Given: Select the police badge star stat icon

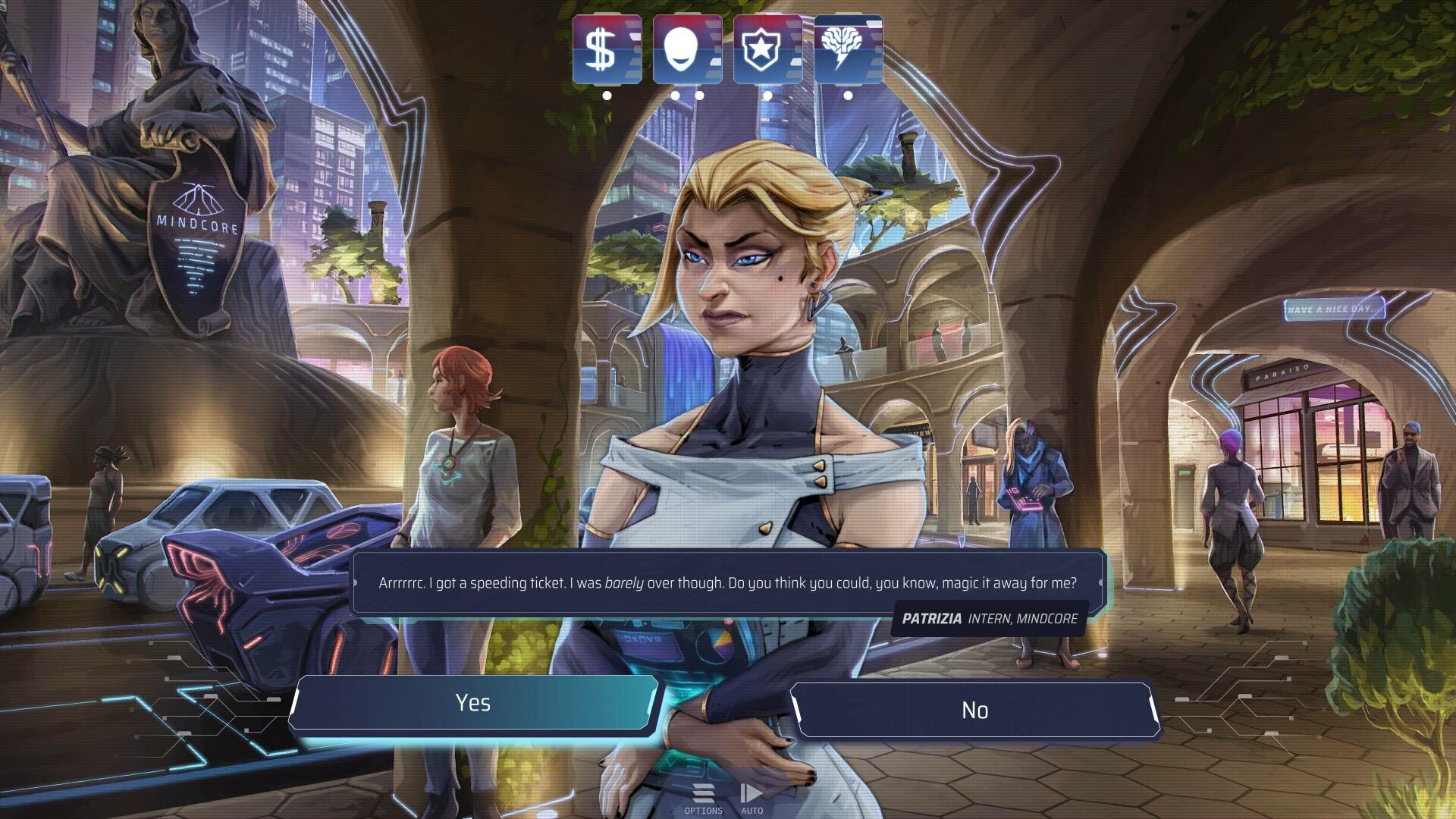Looking at the screenshot, I should tap(767, 49).
